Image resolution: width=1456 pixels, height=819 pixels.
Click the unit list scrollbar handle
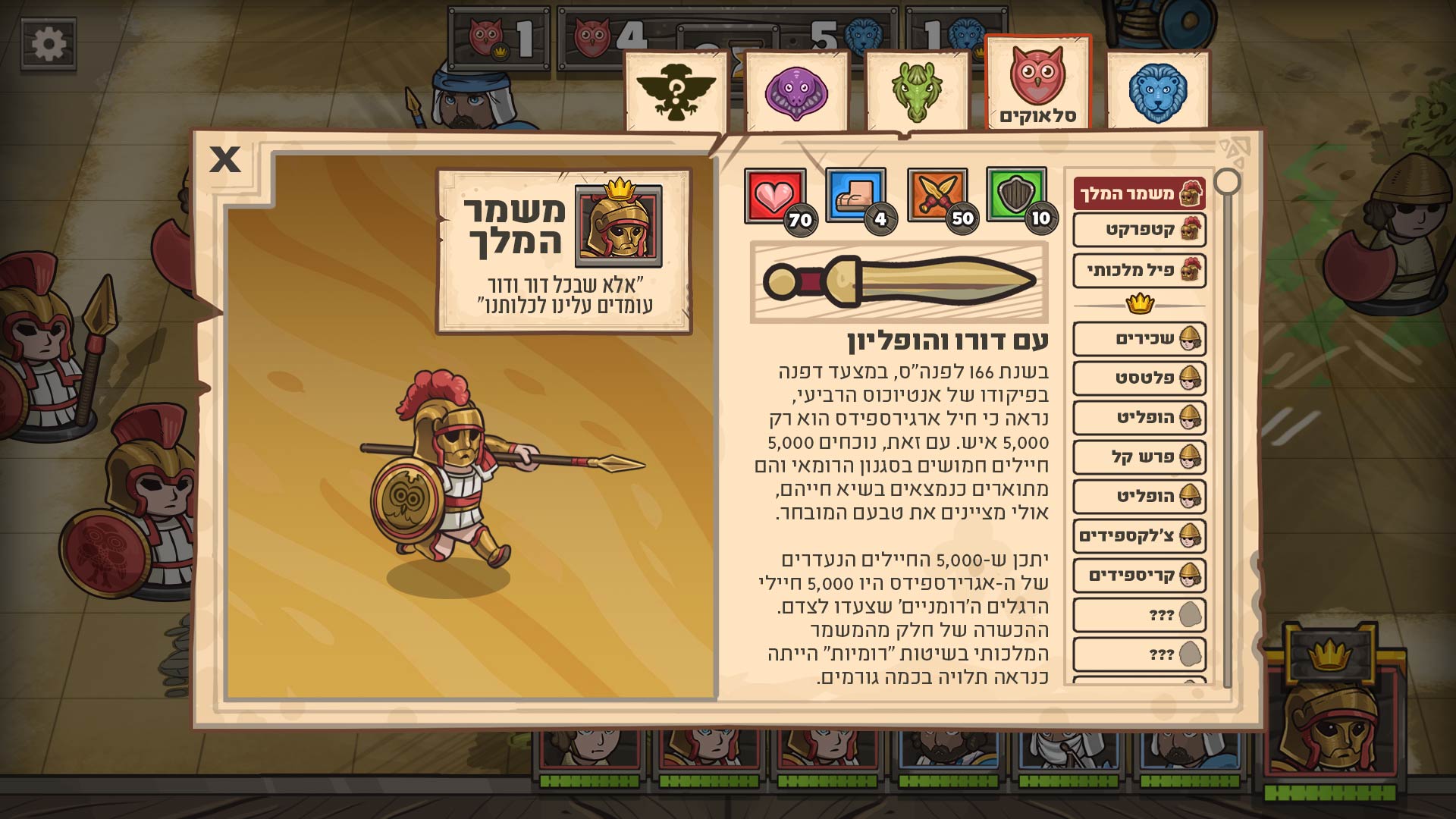1227,182
